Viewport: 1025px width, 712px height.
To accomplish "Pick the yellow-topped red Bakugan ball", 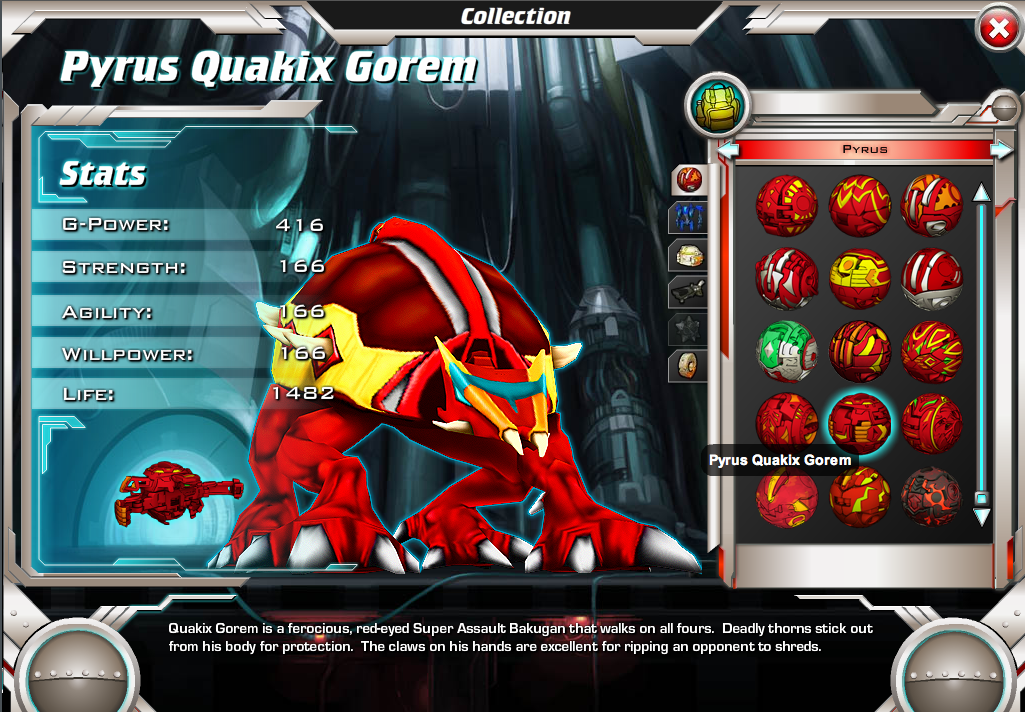I will pyautogui.click(x=859, y=279).
